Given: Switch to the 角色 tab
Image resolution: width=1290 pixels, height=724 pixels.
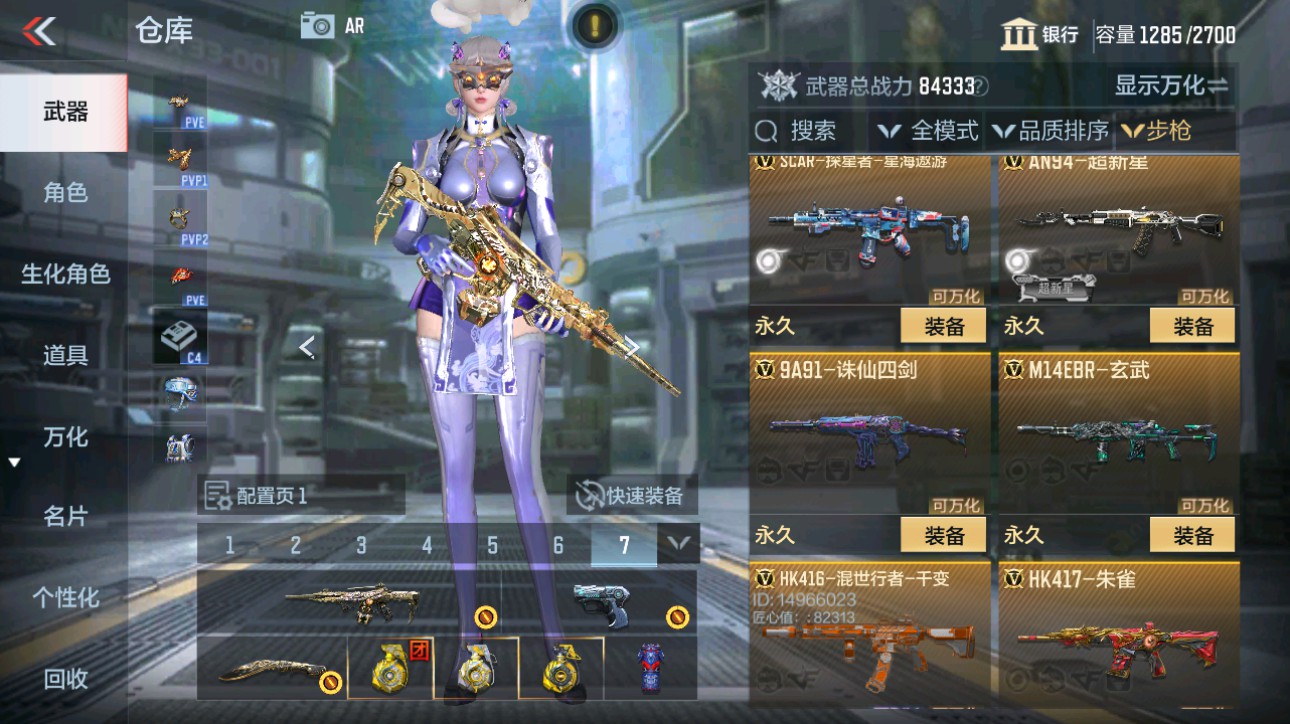Looking at the screenshot, I should pos(63,194).
